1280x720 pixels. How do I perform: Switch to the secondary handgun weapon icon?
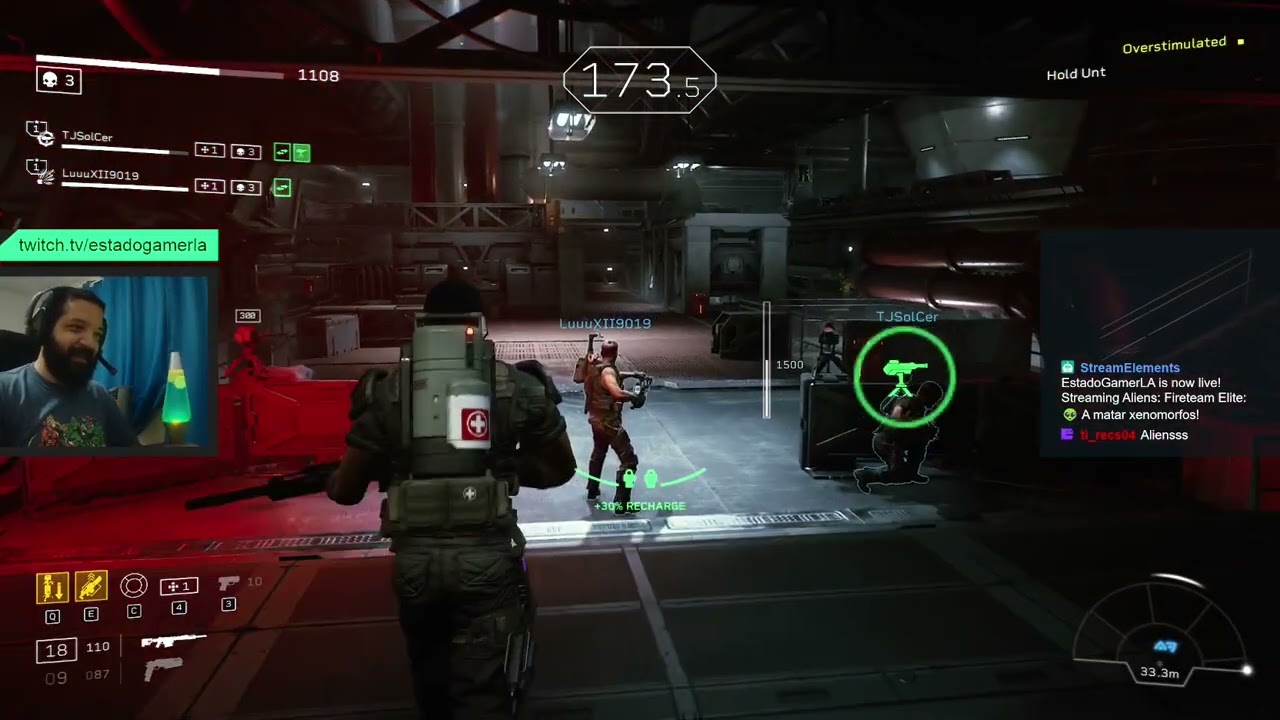[x=163, y=669]
